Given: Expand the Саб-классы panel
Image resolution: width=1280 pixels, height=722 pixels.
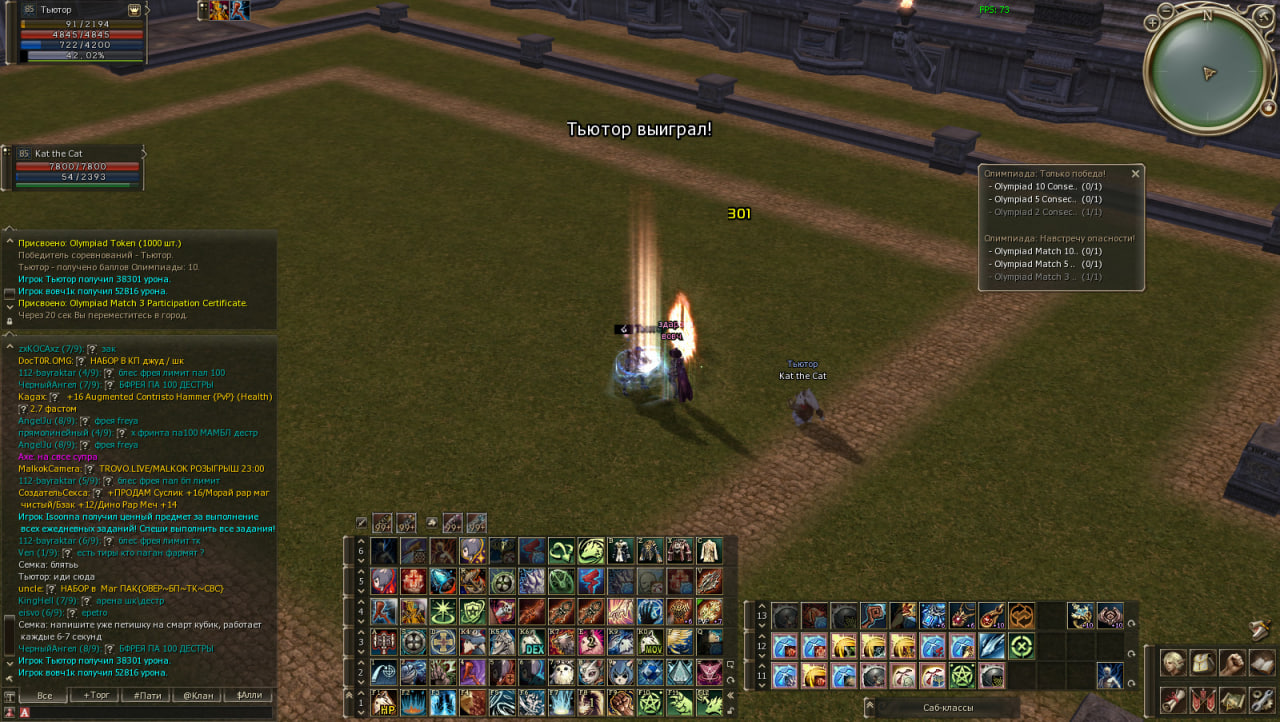Looking at the screenshot, I should (x=947, y=707).
